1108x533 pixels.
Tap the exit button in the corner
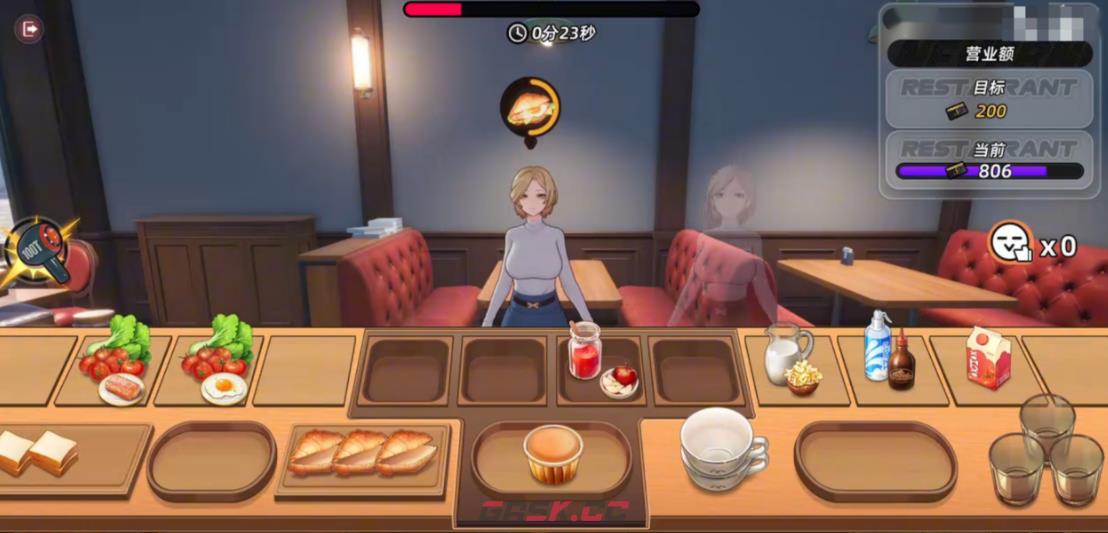29,29
